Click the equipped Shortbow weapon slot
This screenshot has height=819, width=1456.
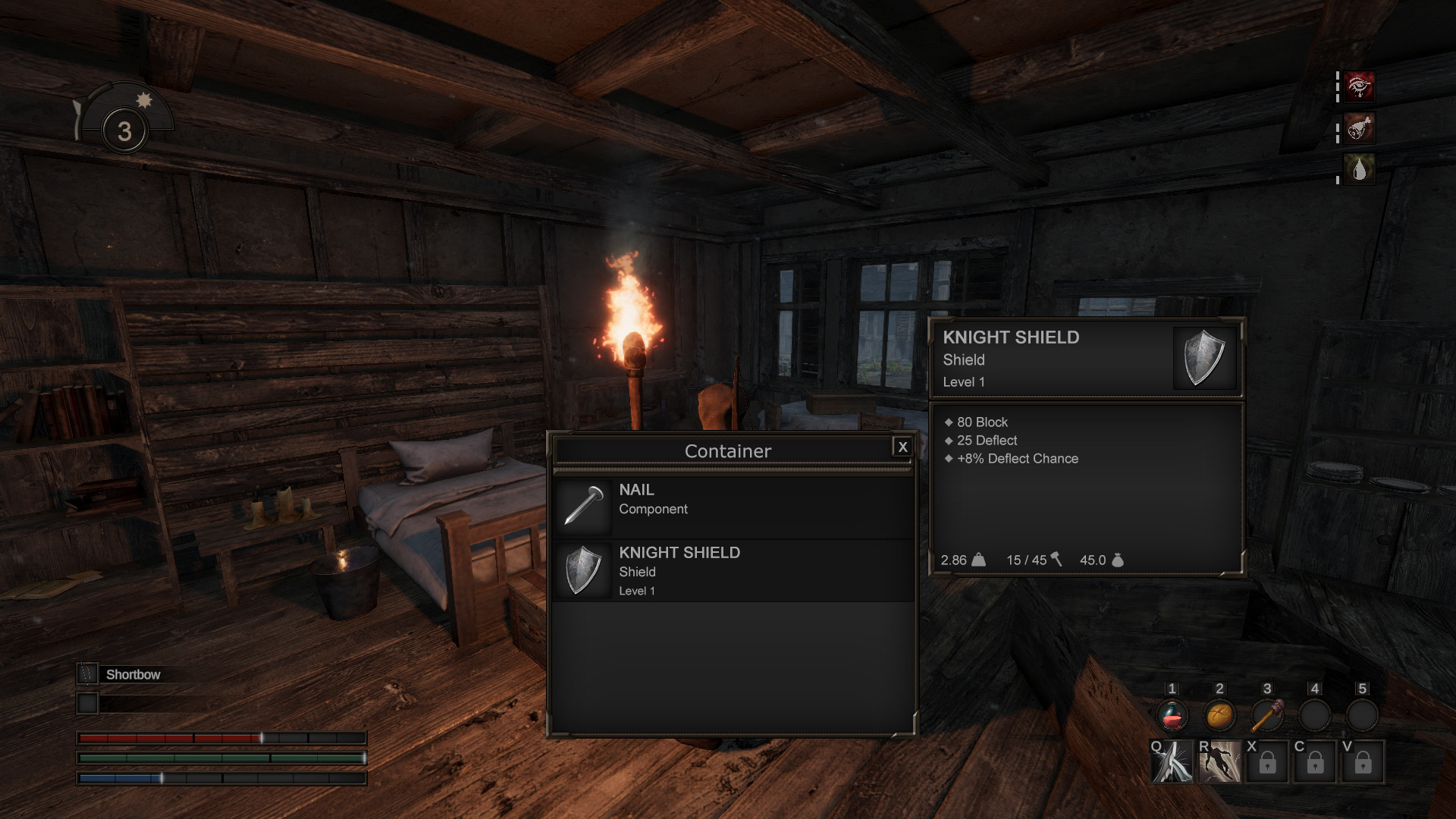click(88, 673)
